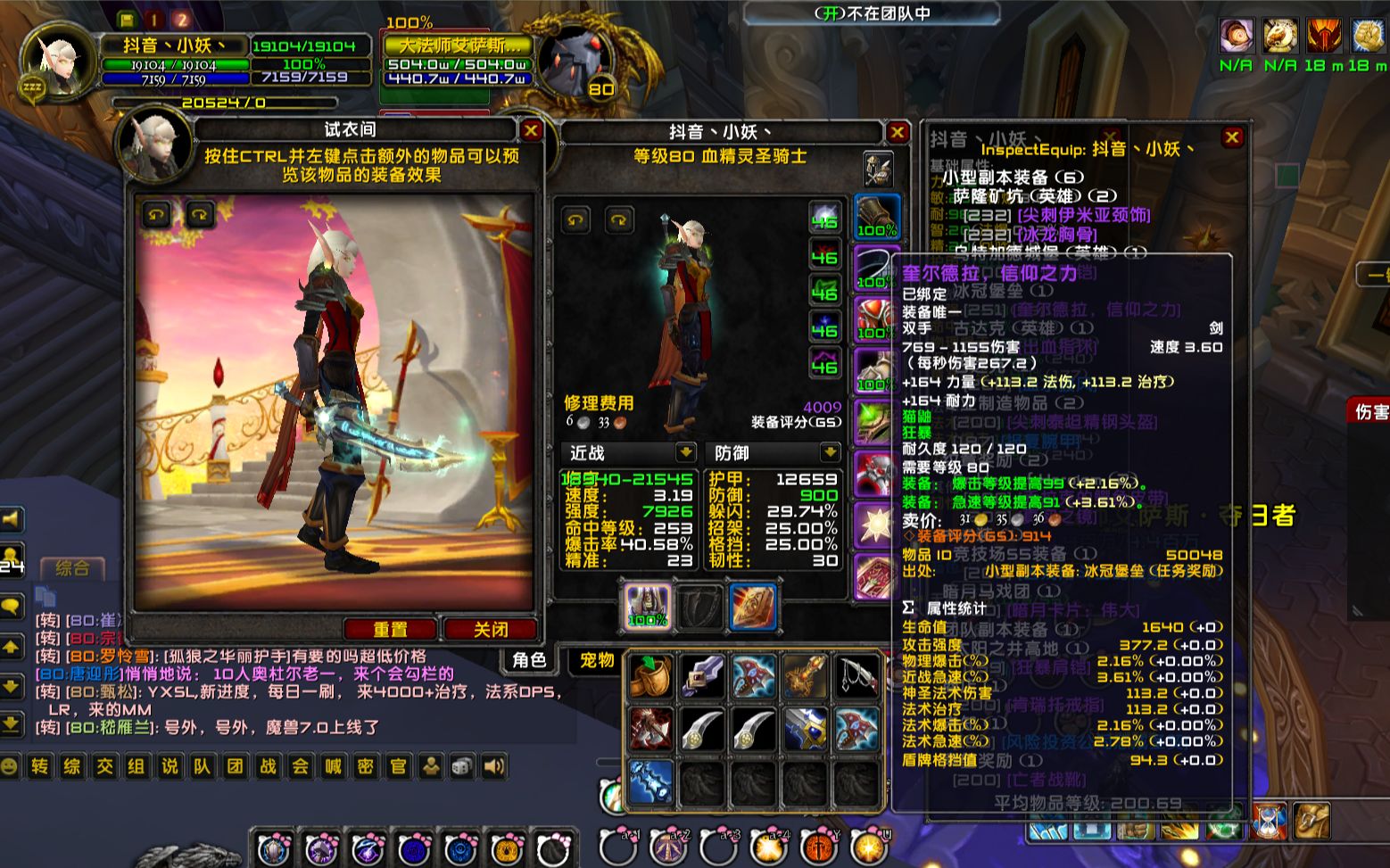This screenshot has width=1390, height=868.
Task: Select the main-hand weapon slot showing 100%
Action: pyautogui.click(x=648, y=607)
